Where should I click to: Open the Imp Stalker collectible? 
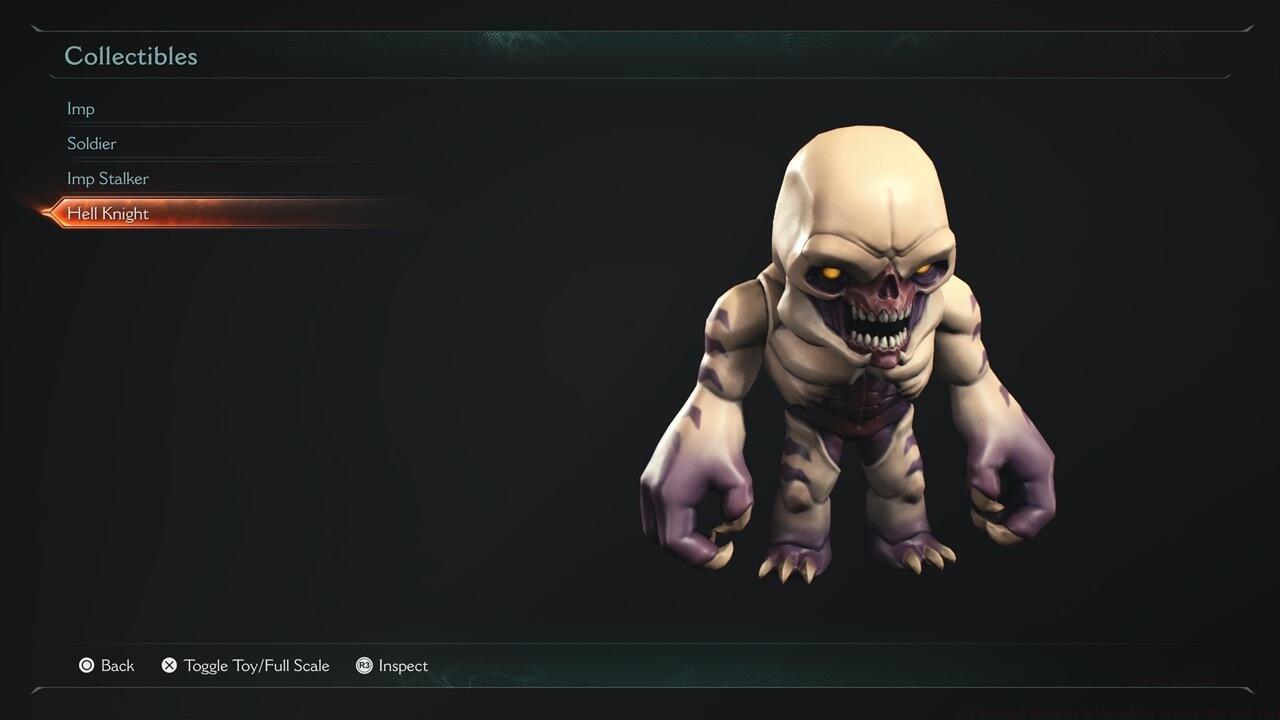point(108,179)
